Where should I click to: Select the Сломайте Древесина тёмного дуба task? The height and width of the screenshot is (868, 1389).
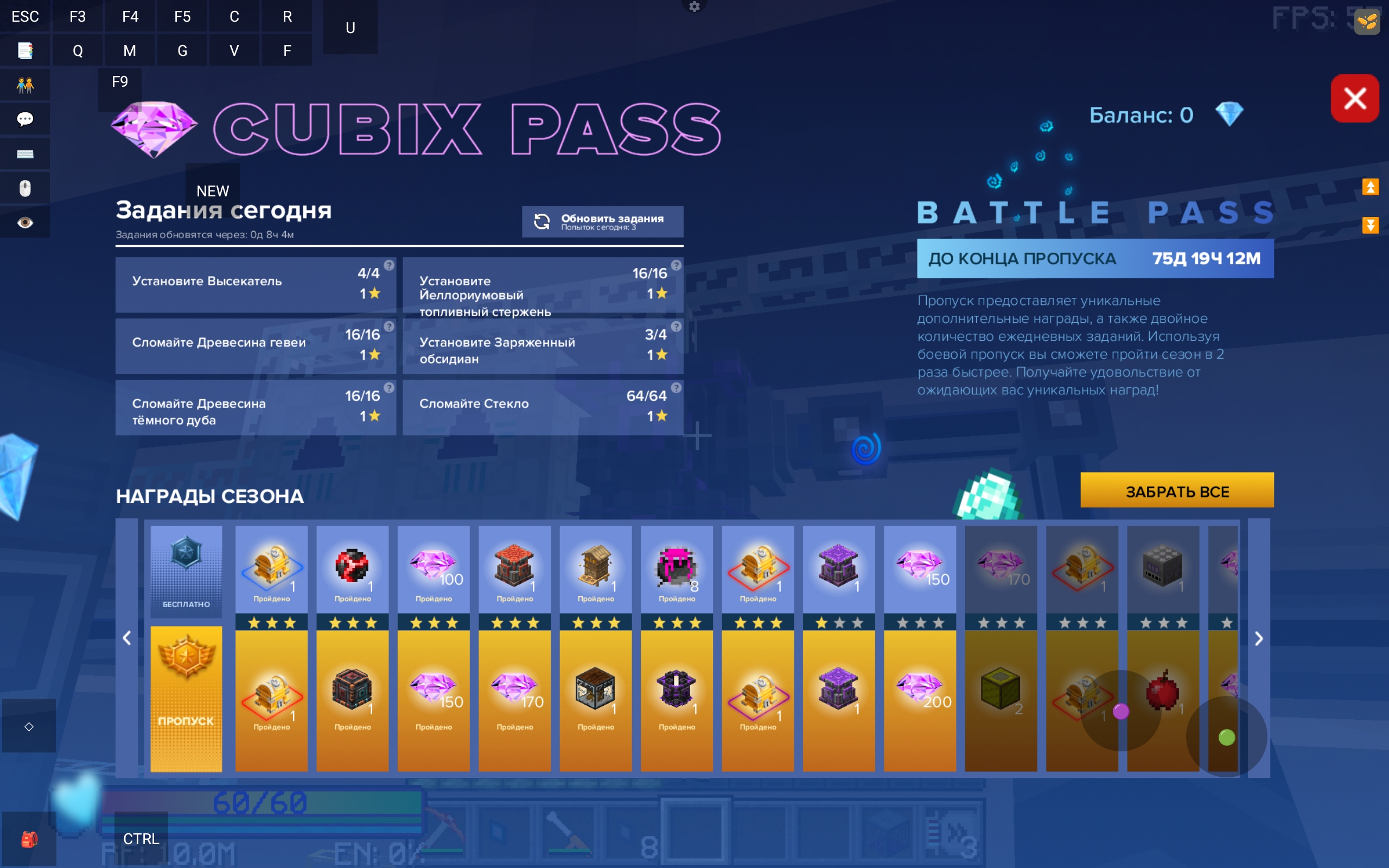coord(256,407)
